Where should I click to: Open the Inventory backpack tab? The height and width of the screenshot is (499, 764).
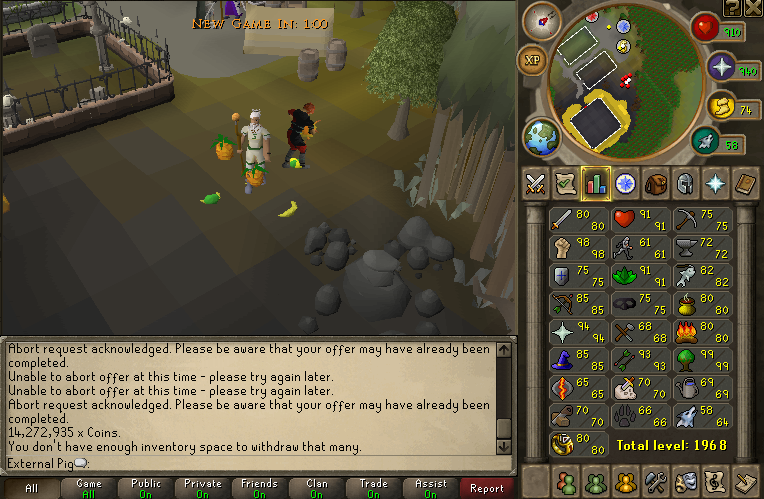pyautogui.click(x=656, y=184)
